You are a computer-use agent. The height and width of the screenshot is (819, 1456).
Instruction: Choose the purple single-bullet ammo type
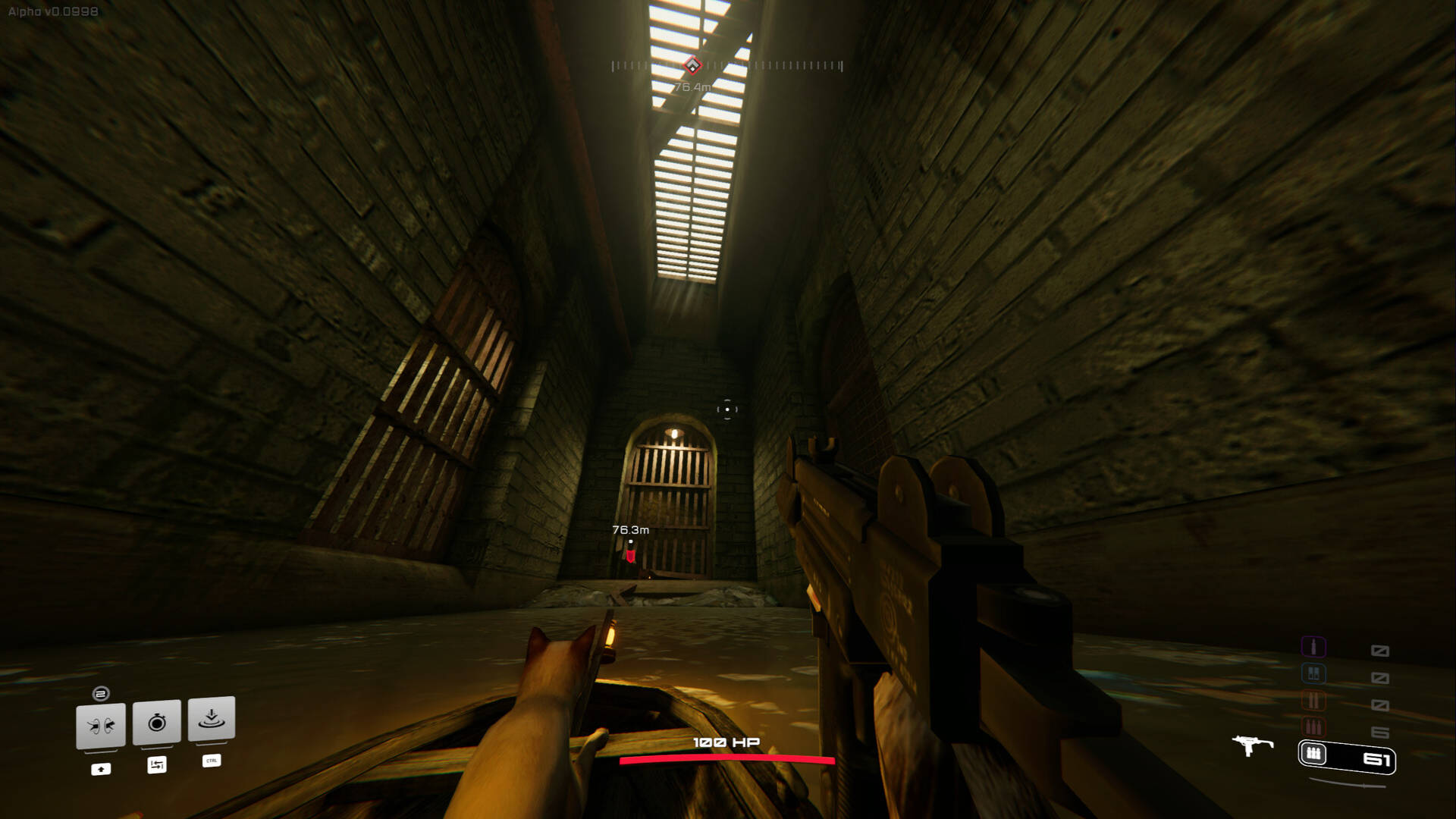(x=1313, y=647)
